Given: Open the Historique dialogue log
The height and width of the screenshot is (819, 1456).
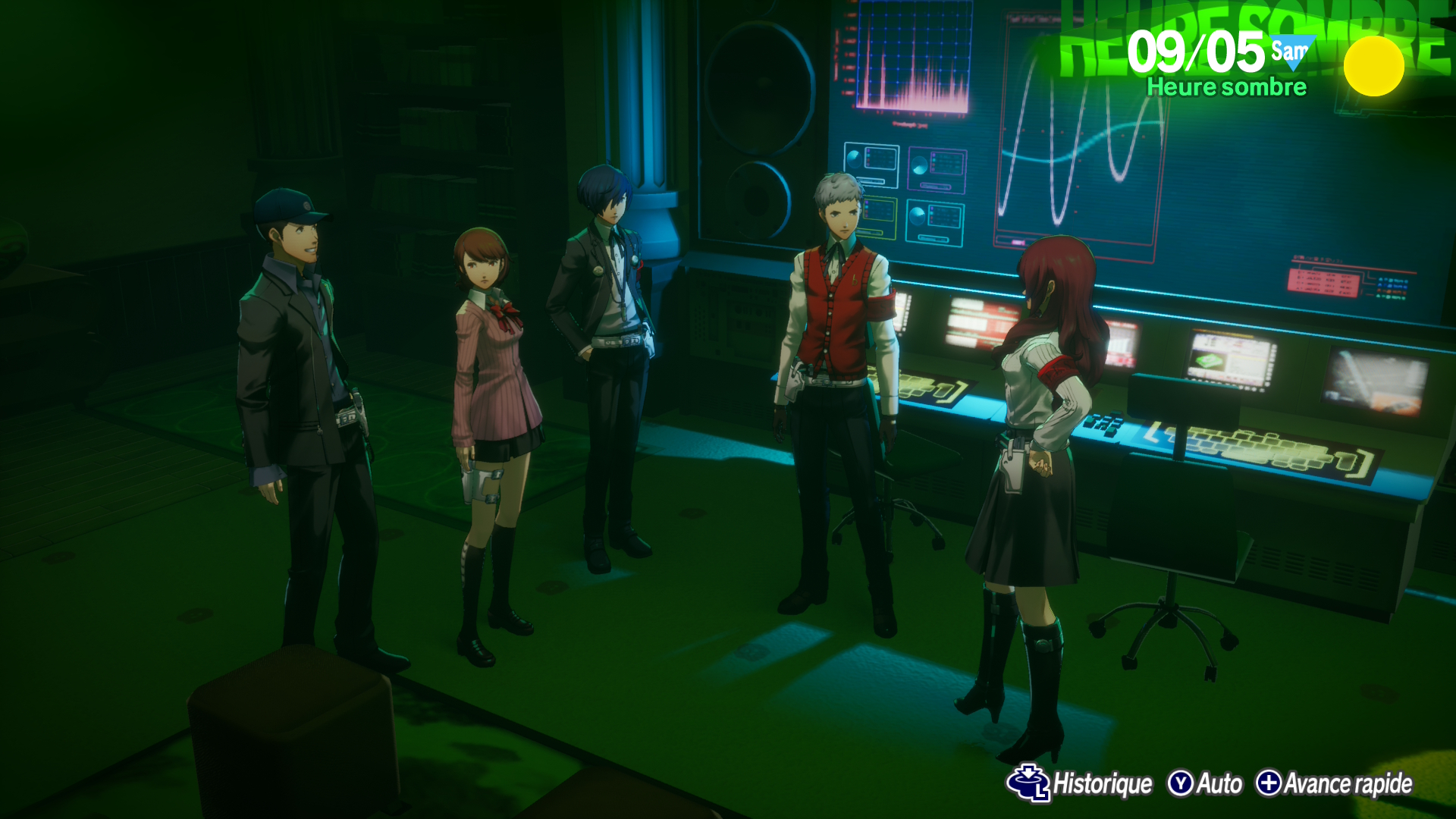Looking at the screenshot, I should pyautogui.click(x=1081, y=783).
